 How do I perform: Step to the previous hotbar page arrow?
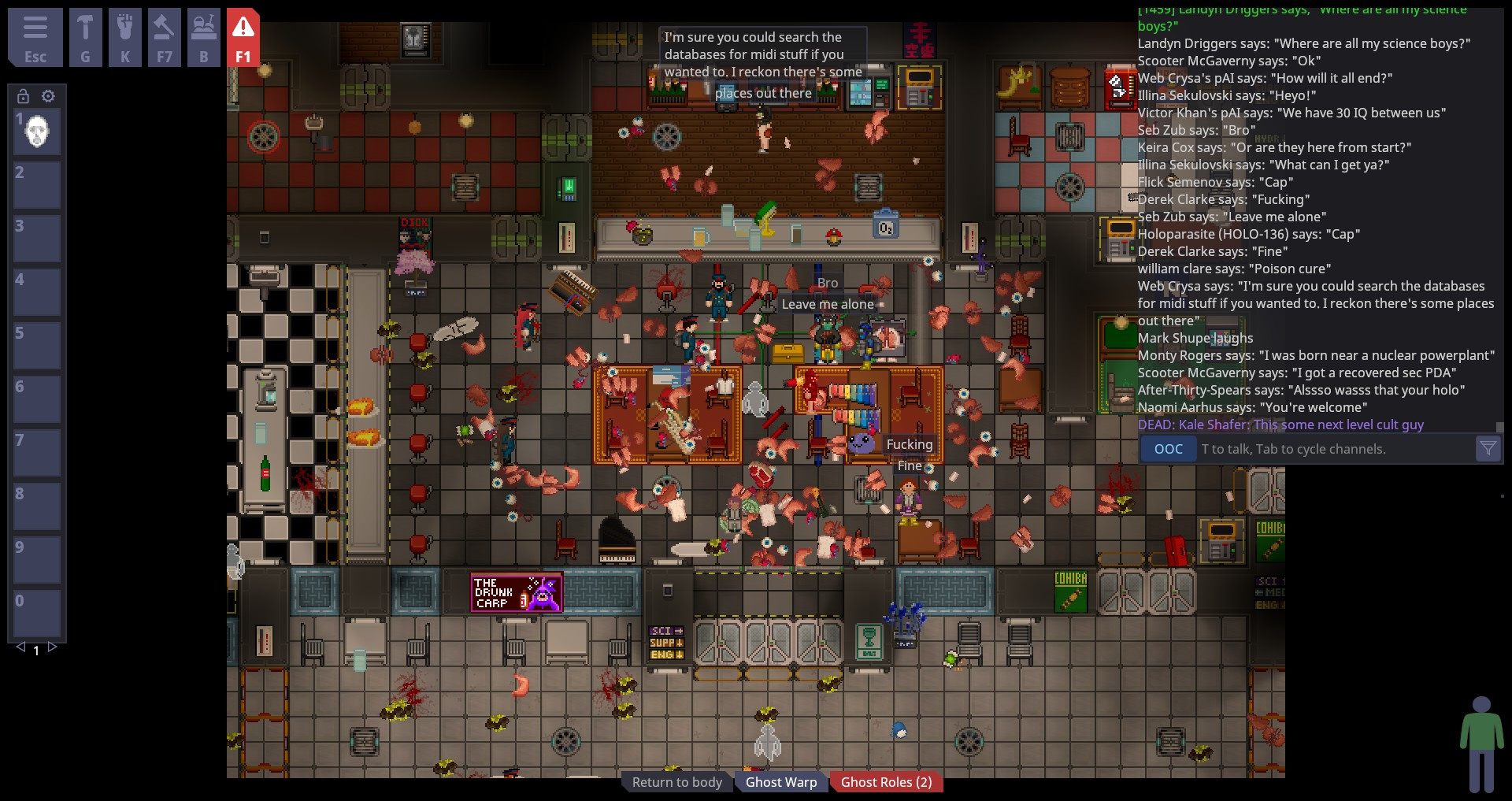click(19, 649)
